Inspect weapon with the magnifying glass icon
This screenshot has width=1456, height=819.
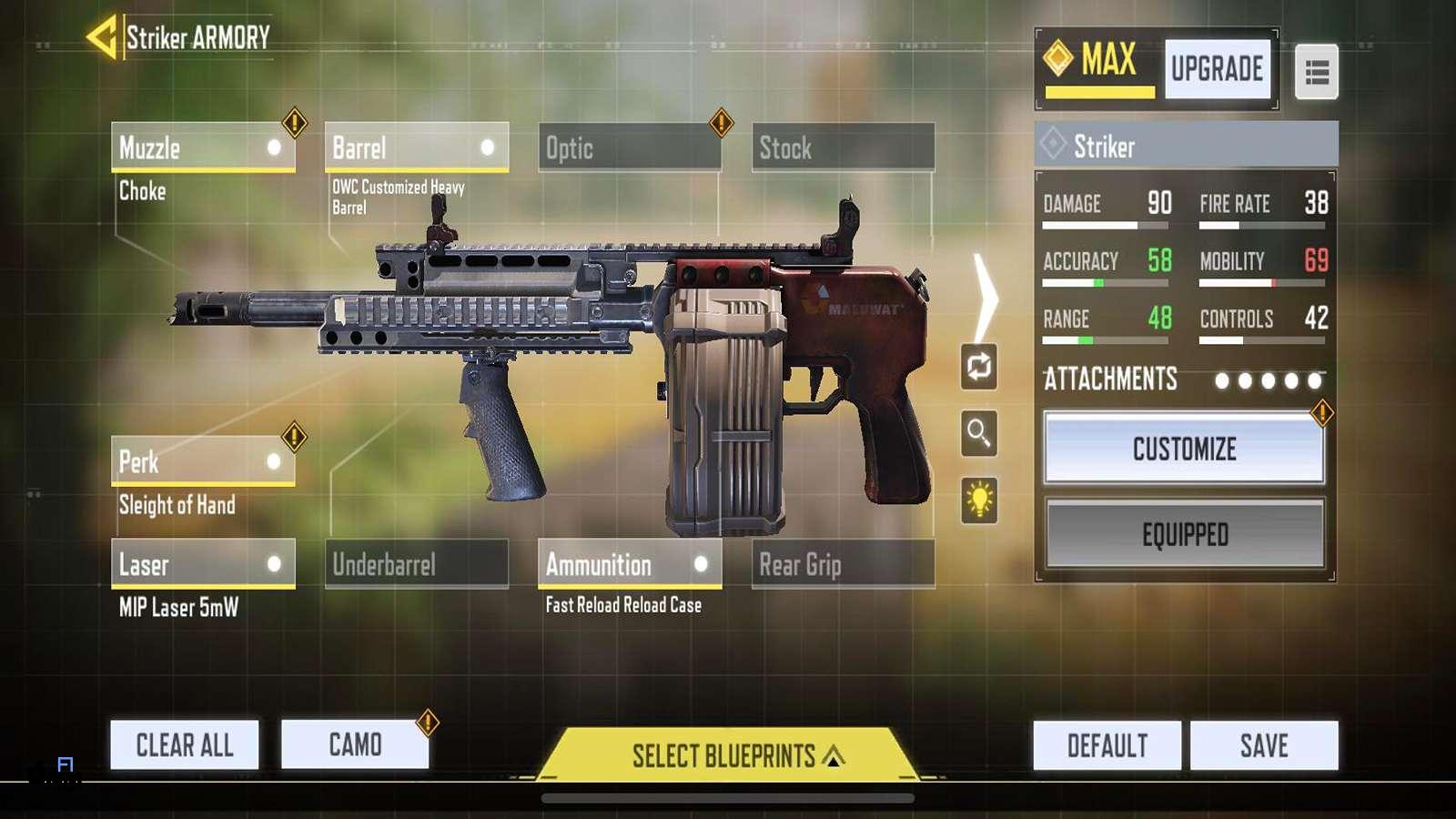point(979,433)
